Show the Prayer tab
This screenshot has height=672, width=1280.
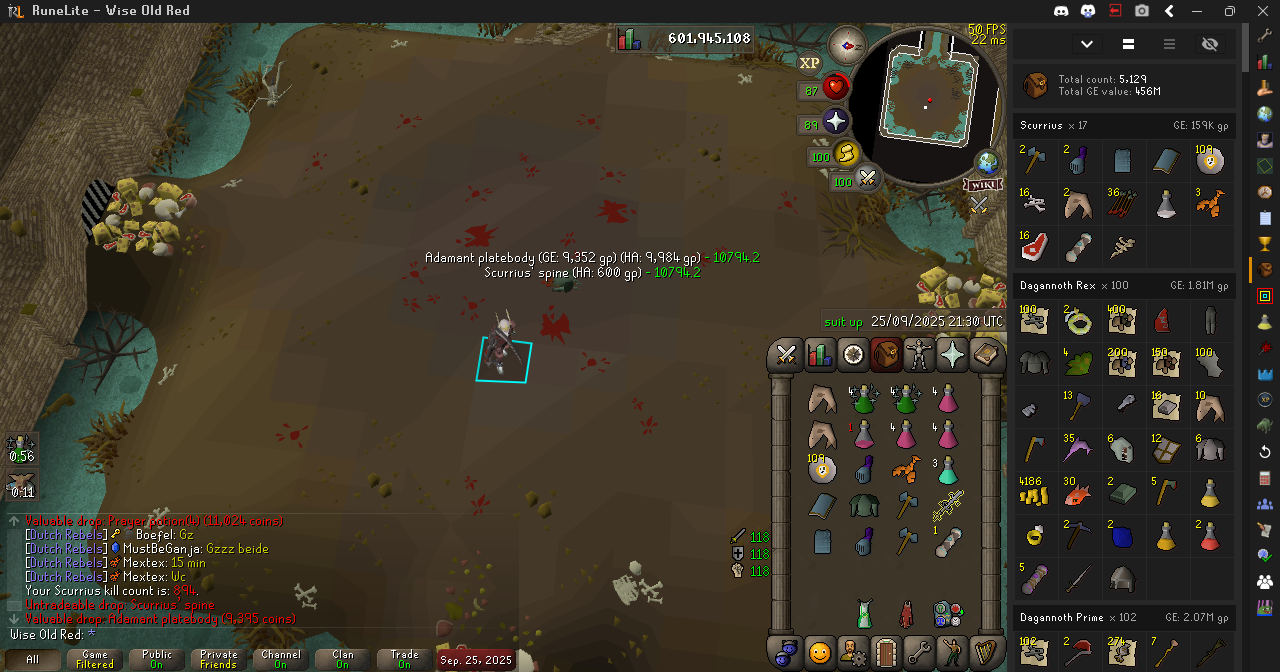pyautogui.click(x=952, y=355)
